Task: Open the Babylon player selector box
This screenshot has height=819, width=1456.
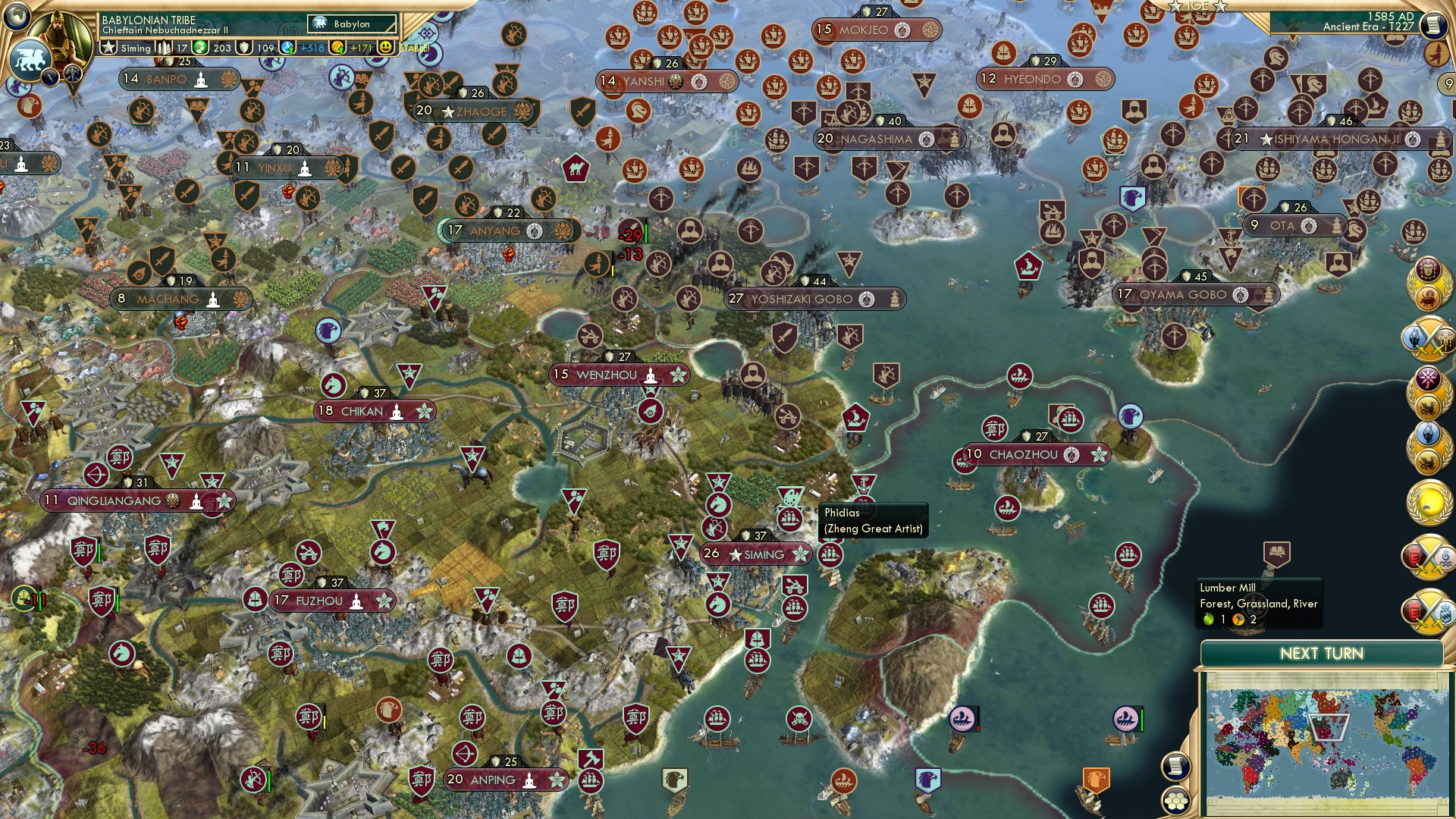Action: (352, 24)
